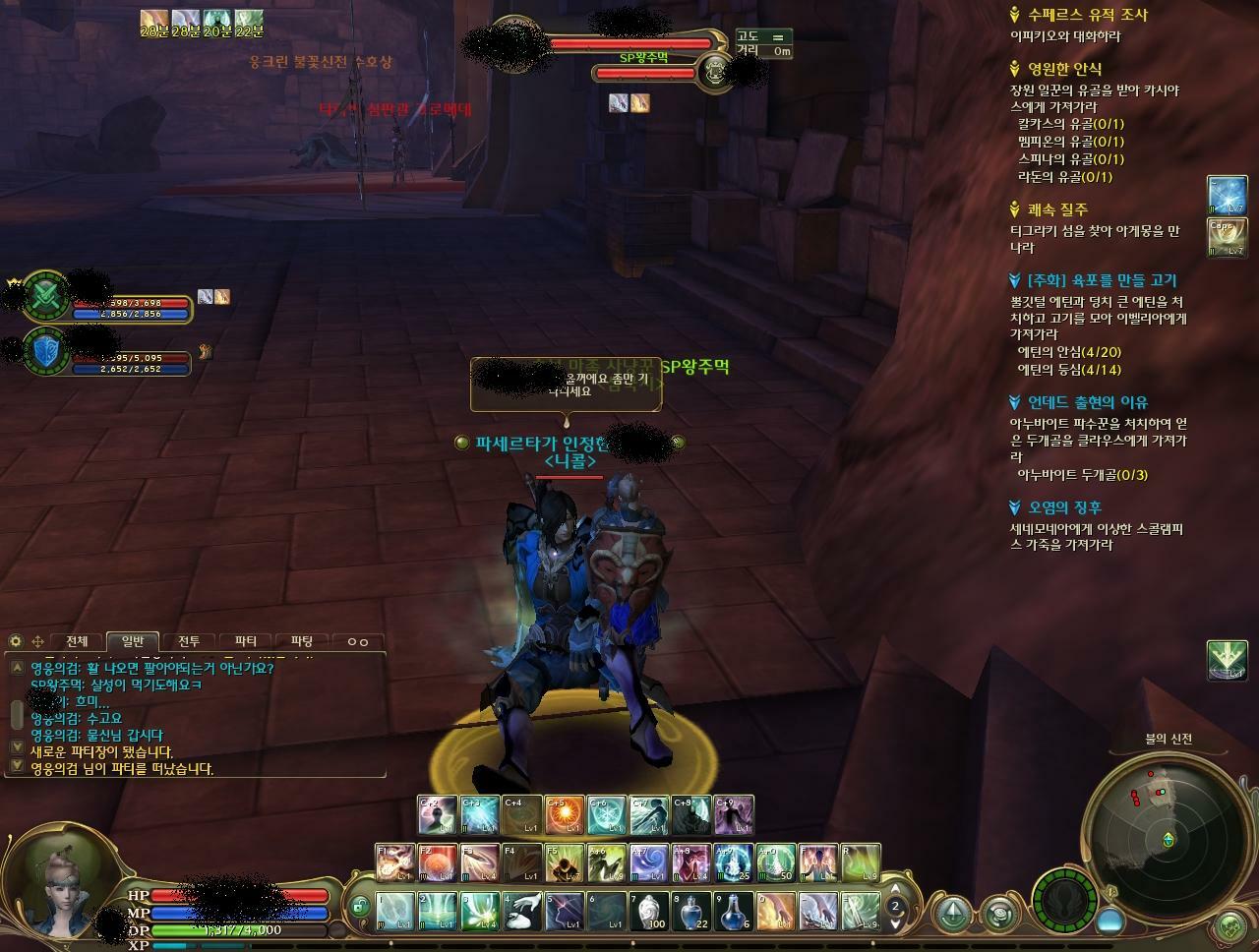The image size is (1259, 952).
Task: Drink the blue potion with 22 left
Action: 691,912
